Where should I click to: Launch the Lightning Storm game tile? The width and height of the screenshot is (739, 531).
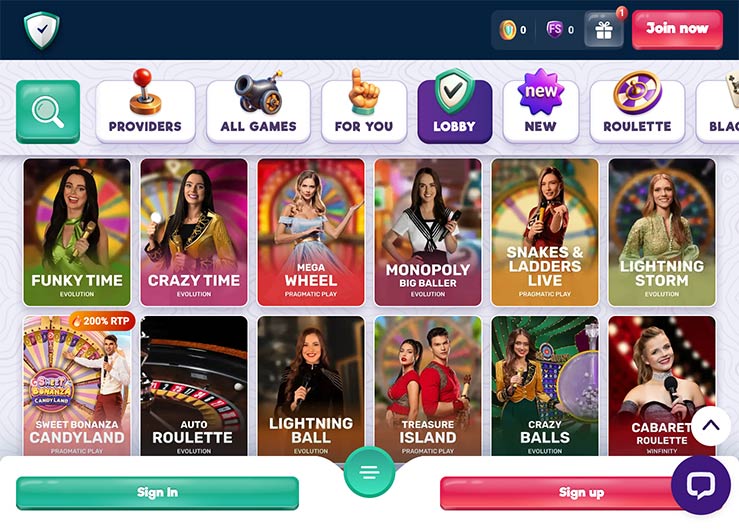point(662,232)
